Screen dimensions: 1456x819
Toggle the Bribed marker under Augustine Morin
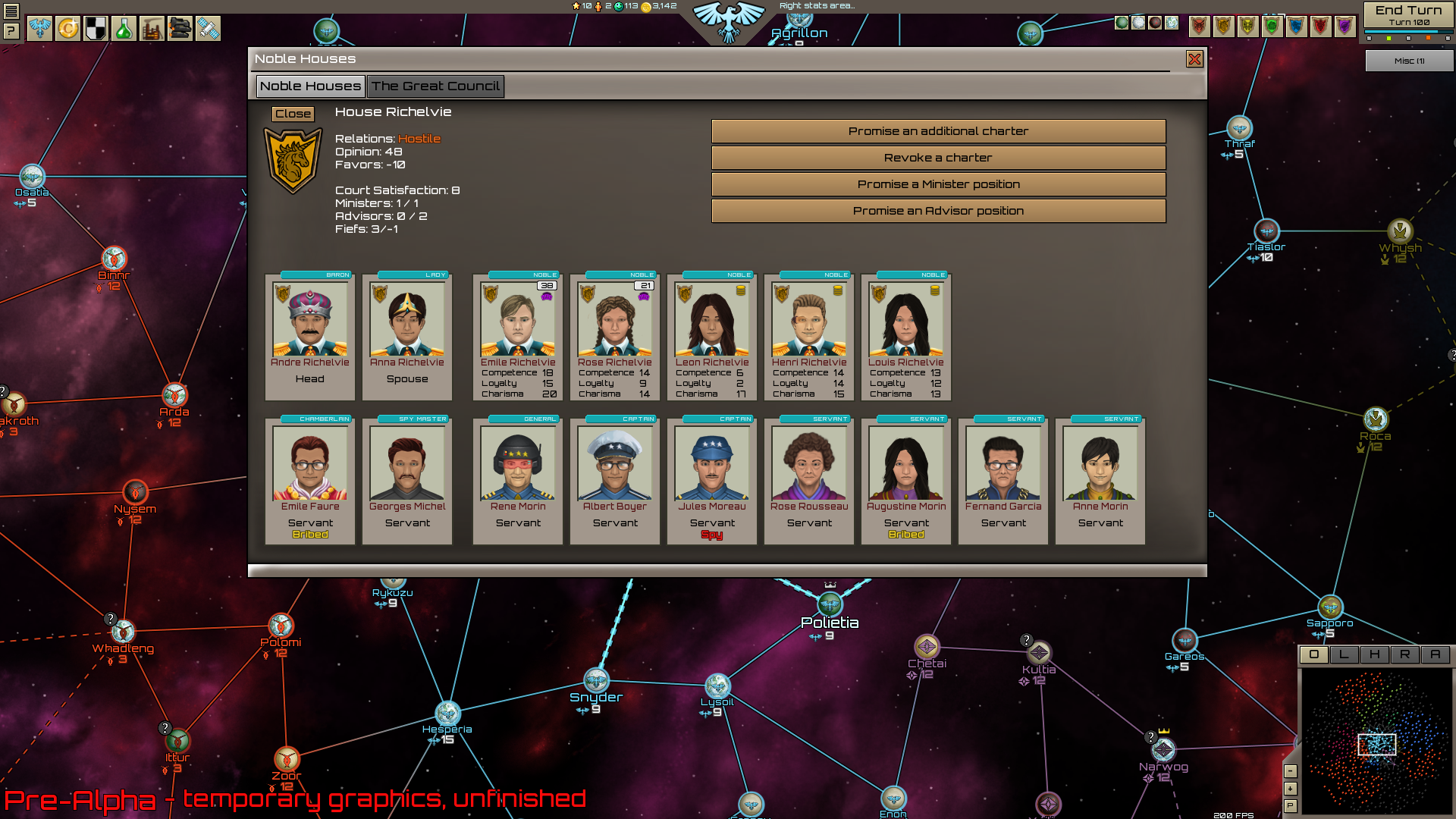905,534
